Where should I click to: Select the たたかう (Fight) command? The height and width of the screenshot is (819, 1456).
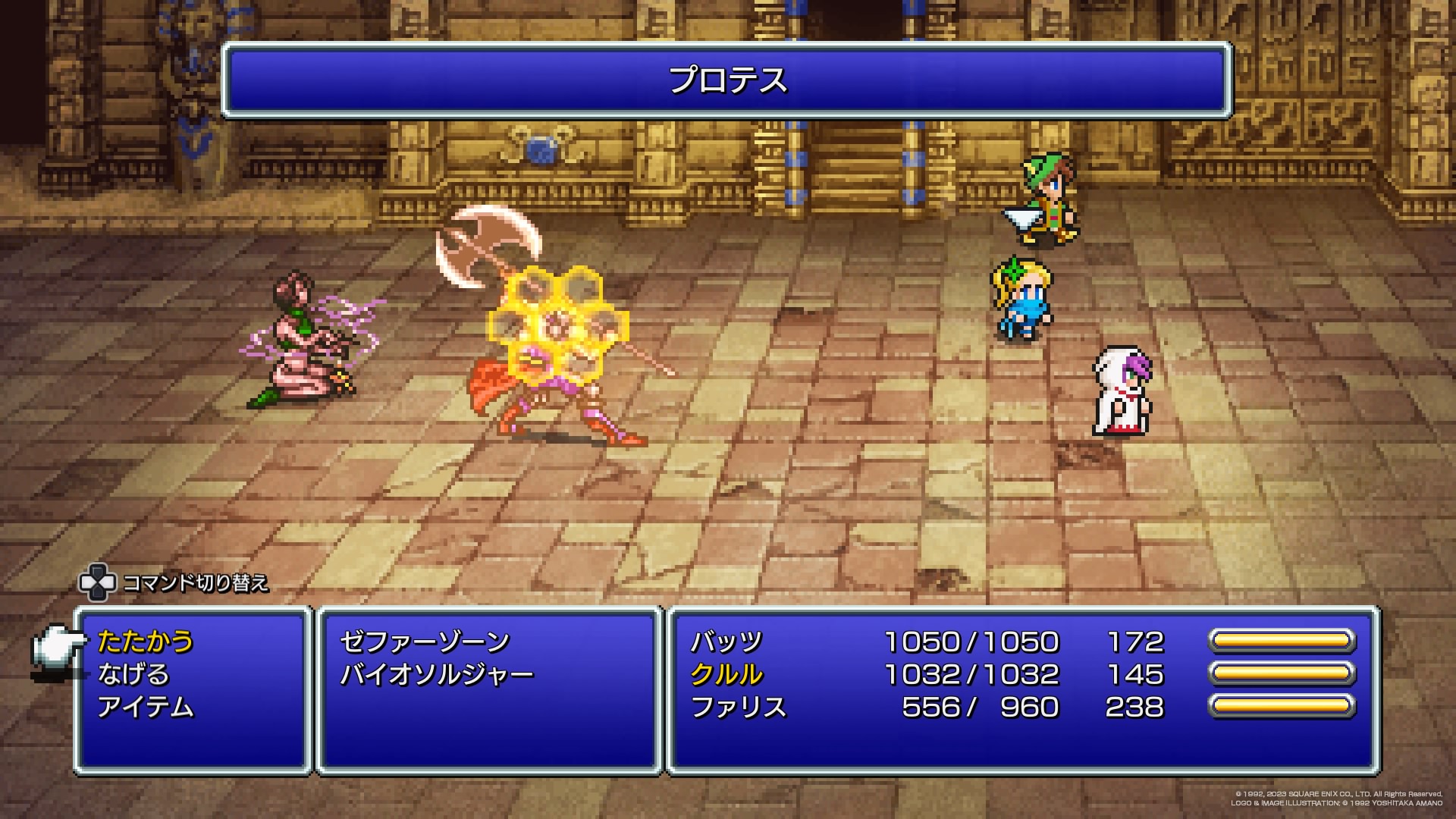tap(146, 642)
